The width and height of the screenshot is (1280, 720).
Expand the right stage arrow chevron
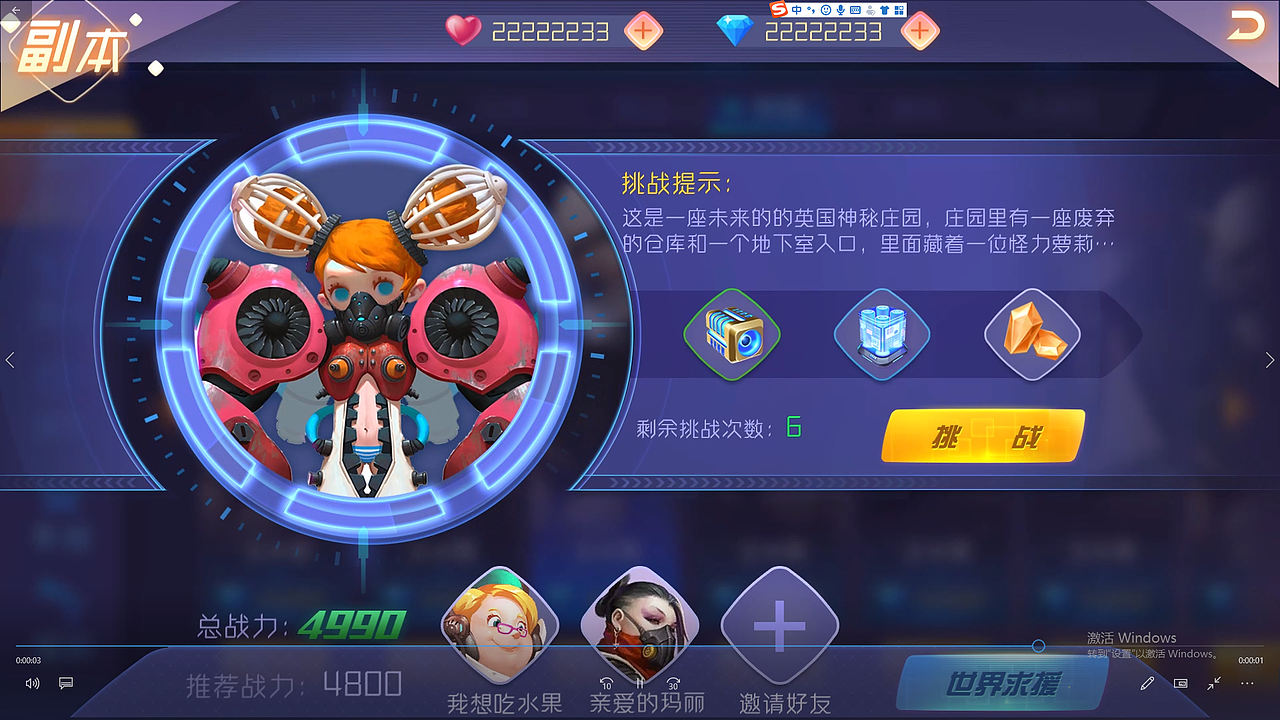tap(1271, 360)
